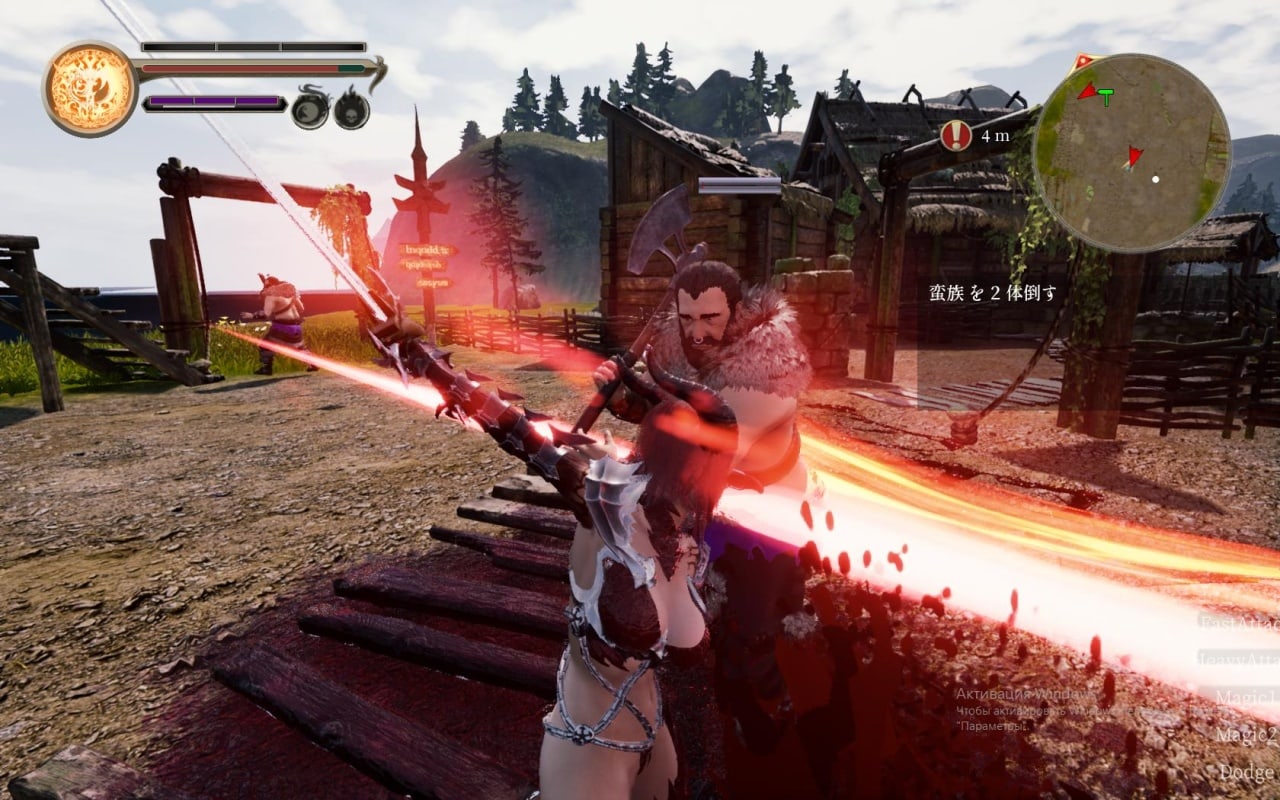Use the Magic2 action label
1280x800 pixels.
click(x=1246, y=735)
